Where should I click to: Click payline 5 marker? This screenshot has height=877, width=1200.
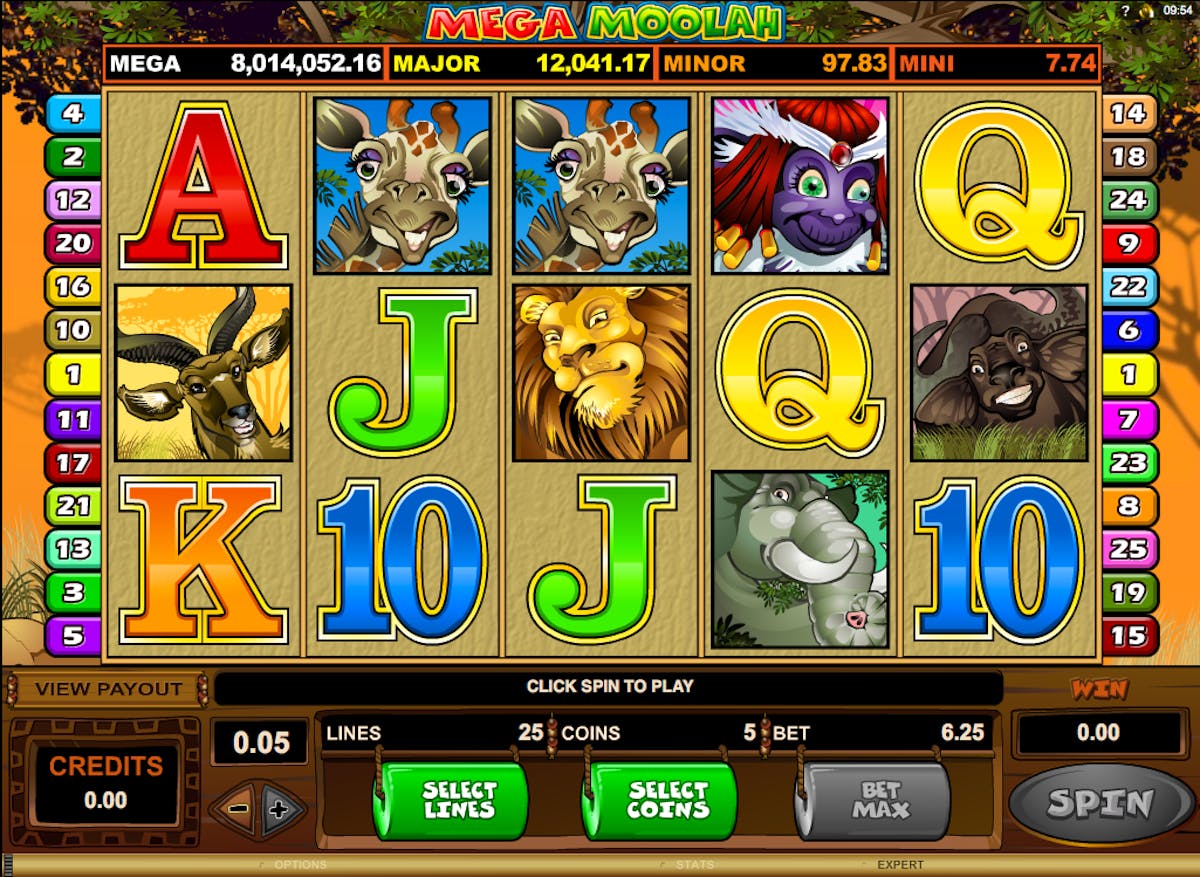click(x=73, y=635)
